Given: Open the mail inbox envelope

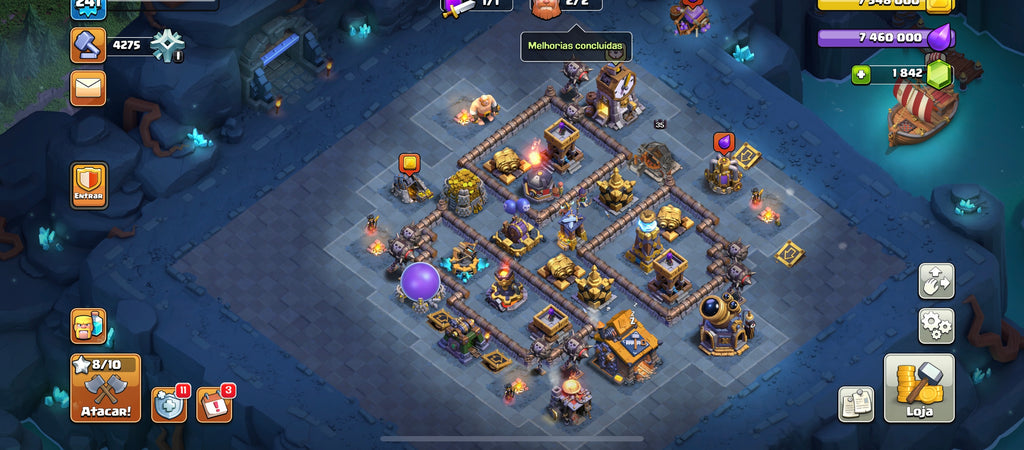Looking at the screenshot, I should click(x=88, y=88).
